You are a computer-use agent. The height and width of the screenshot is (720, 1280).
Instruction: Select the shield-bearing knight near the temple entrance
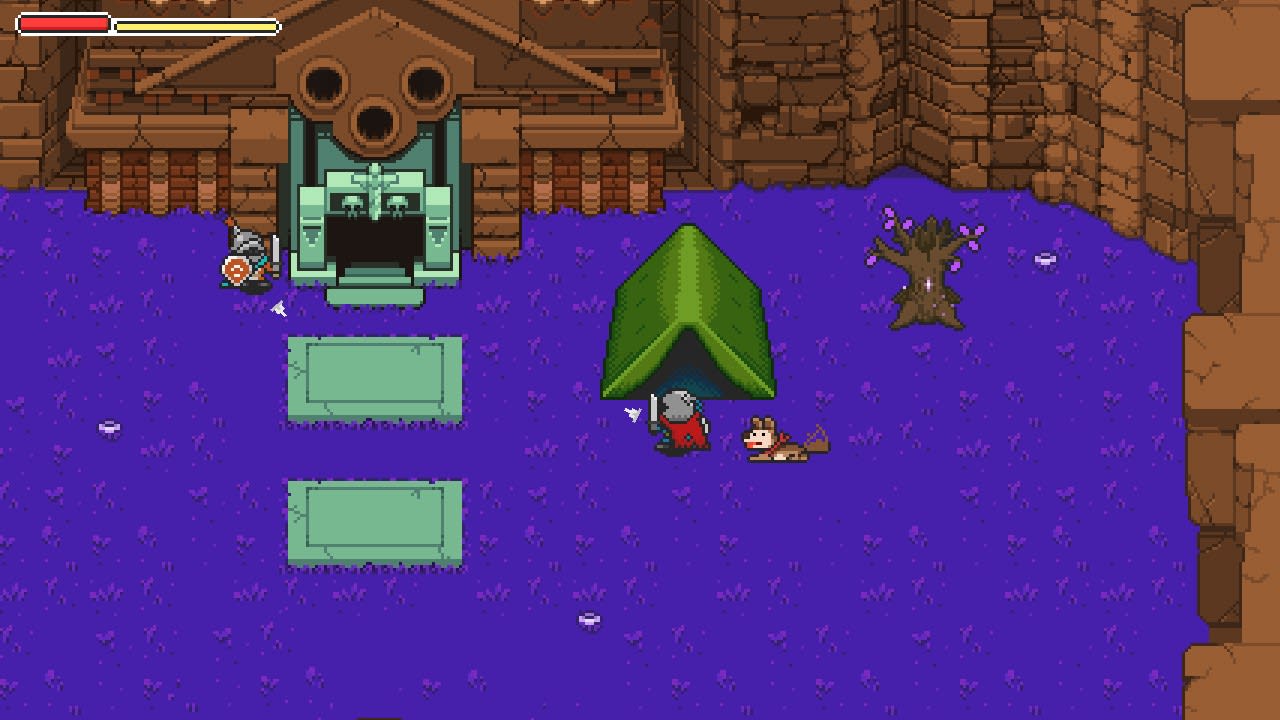243,255
